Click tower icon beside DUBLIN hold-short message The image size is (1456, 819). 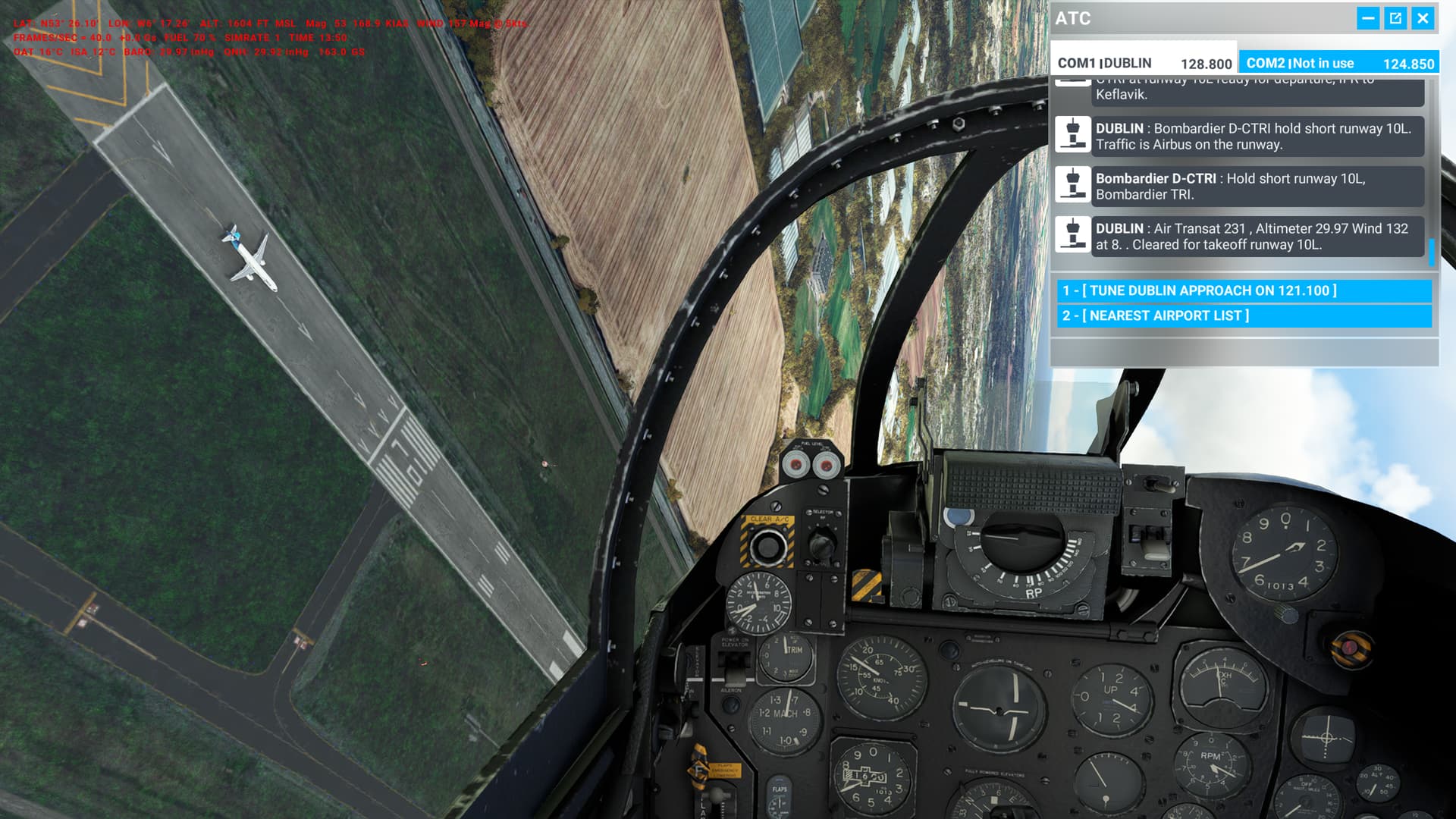coord(1073,135)
